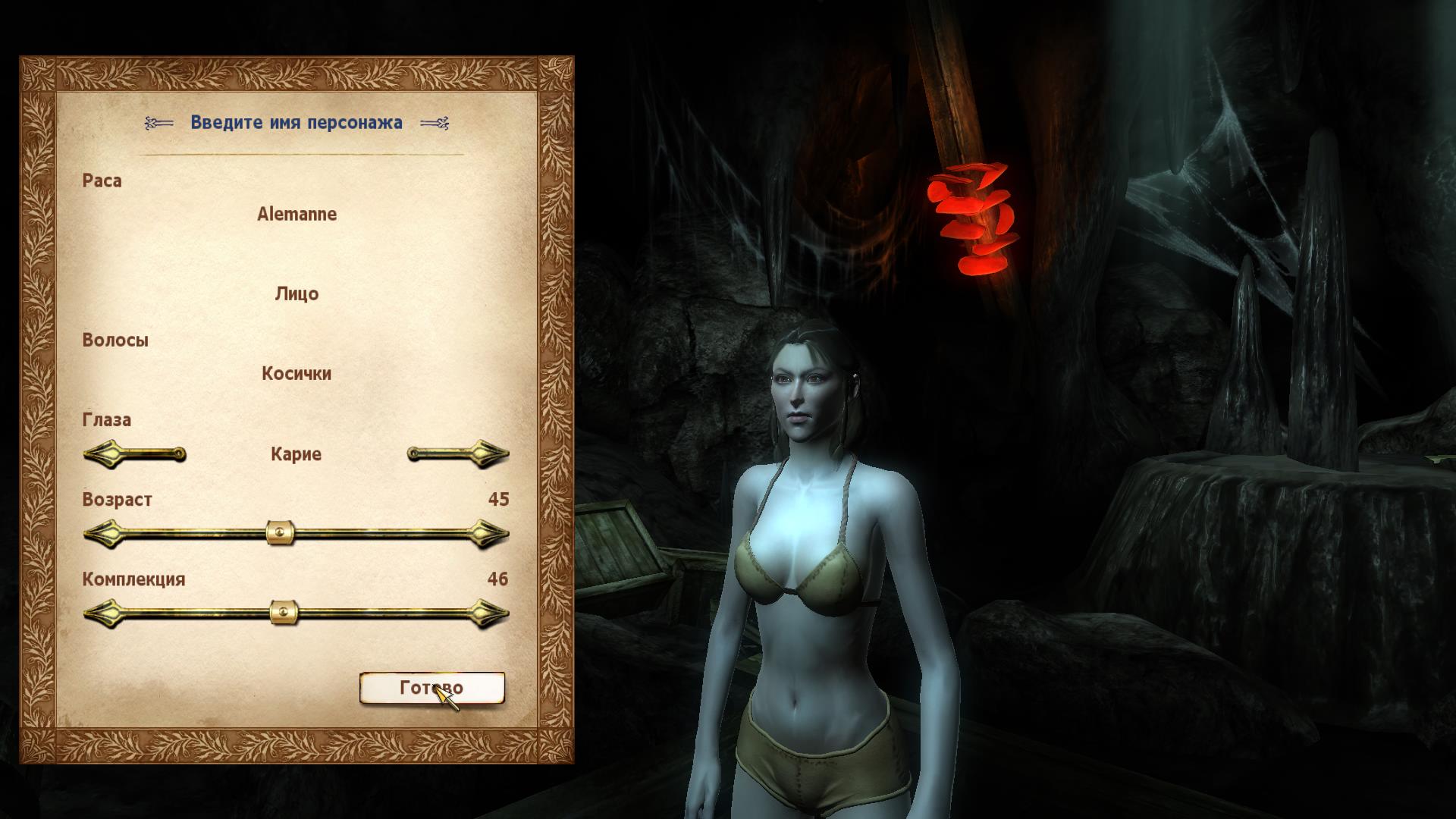
Task: Choose the Alemanne race entry
Action: (x=297, y=215)
